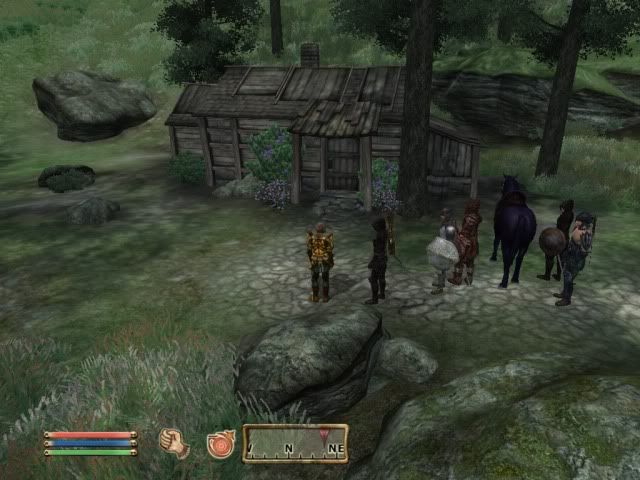Viewport: 640px width, 480px height.
Task: Click the red marker on the compass
Action: 323,434
